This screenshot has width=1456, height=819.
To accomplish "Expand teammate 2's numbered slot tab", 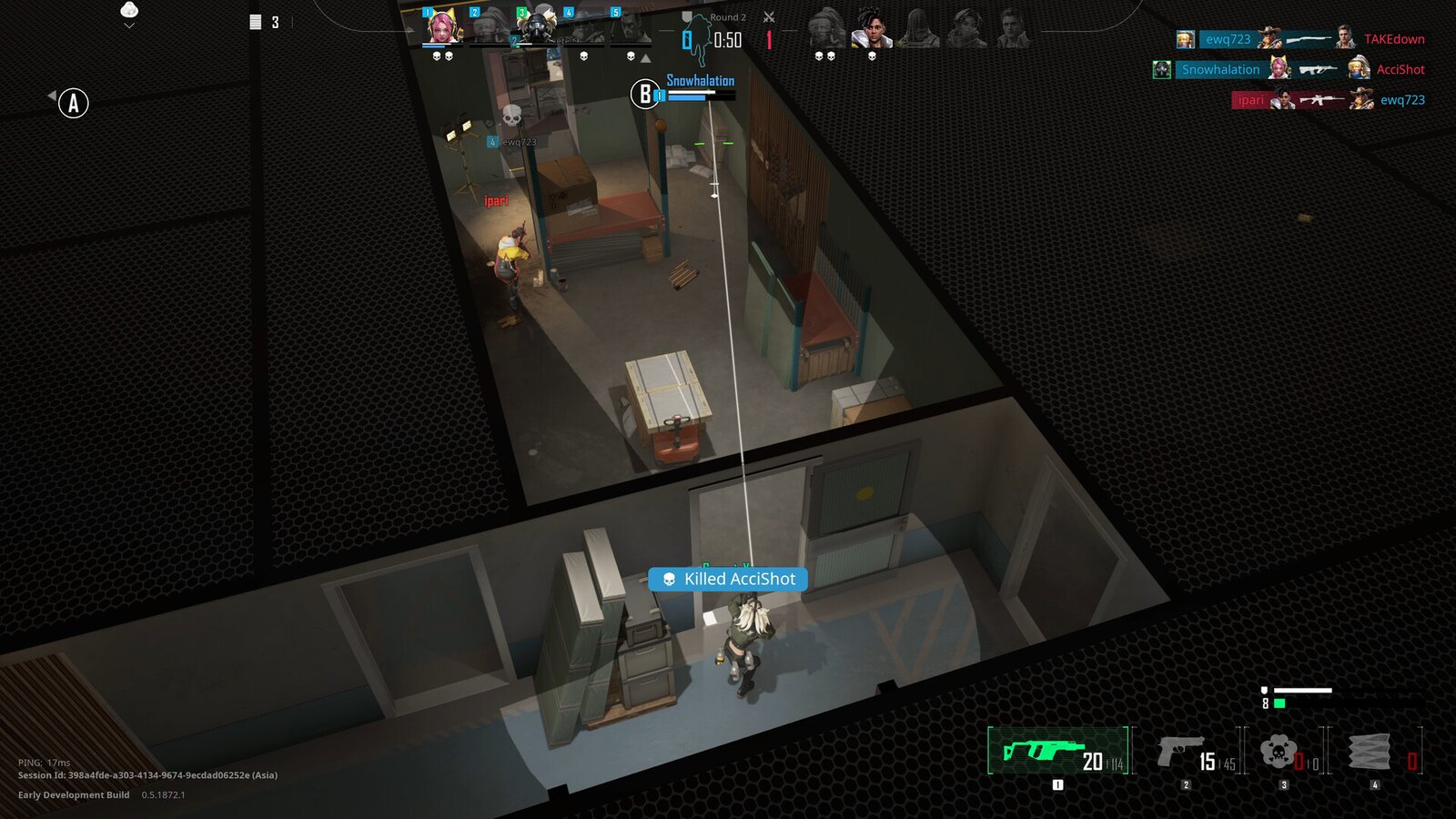I will [474, 12].
